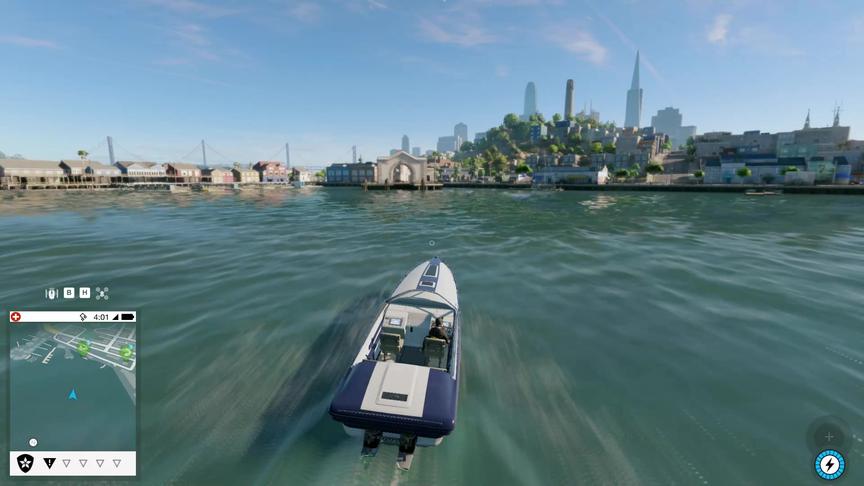Image resolution: width=864 pixels, height=486 pixels.
Task: Select the quadcopter drone icon above the minimap
Action: coord(102,293)
